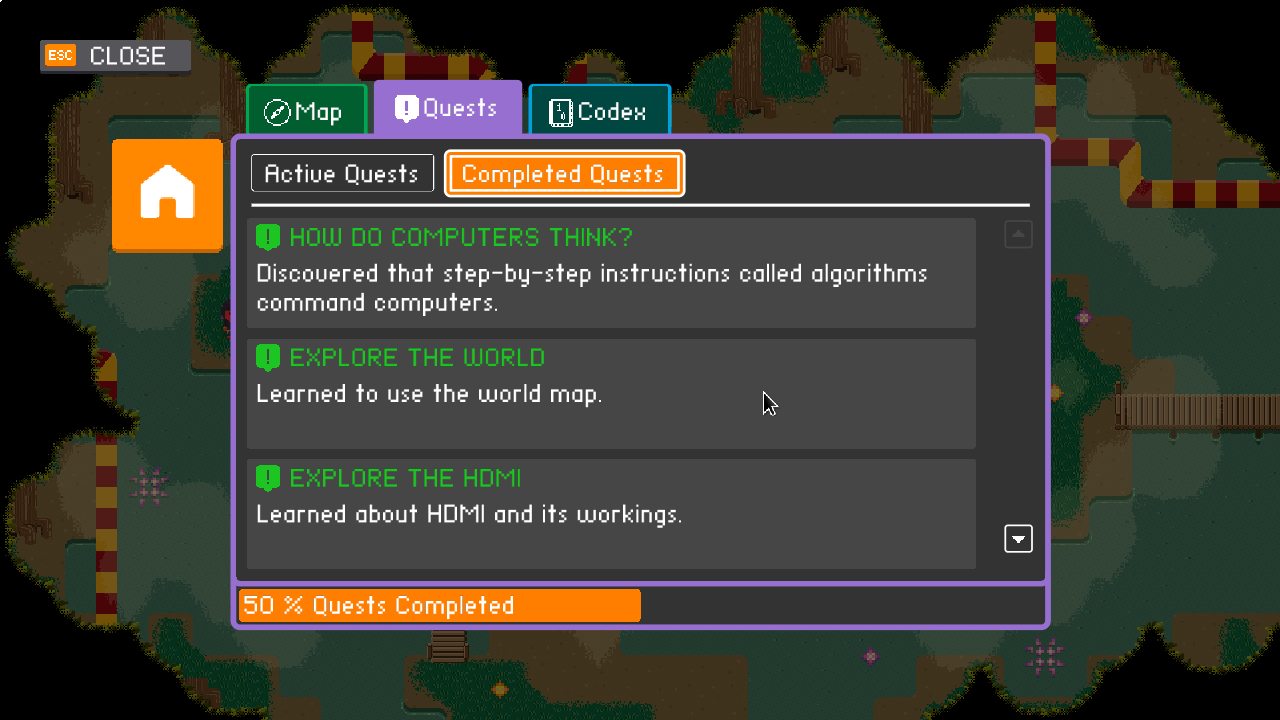
Task: Click the green checkmark beside HOW DO COMPUTERS THINK?
Action: (x=267, y=237)
